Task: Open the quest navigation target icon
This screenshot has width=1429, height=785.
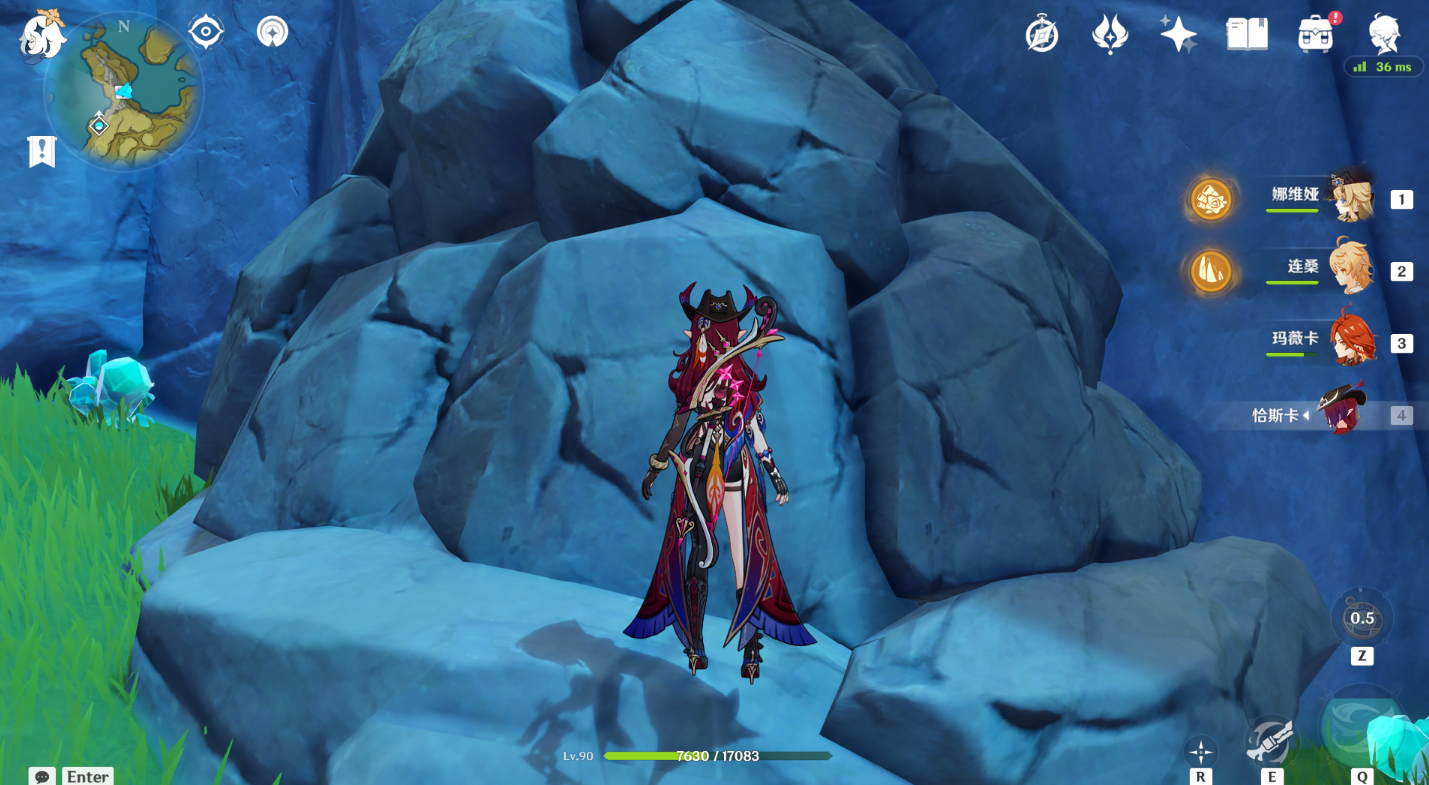Action: click(205, 32)
